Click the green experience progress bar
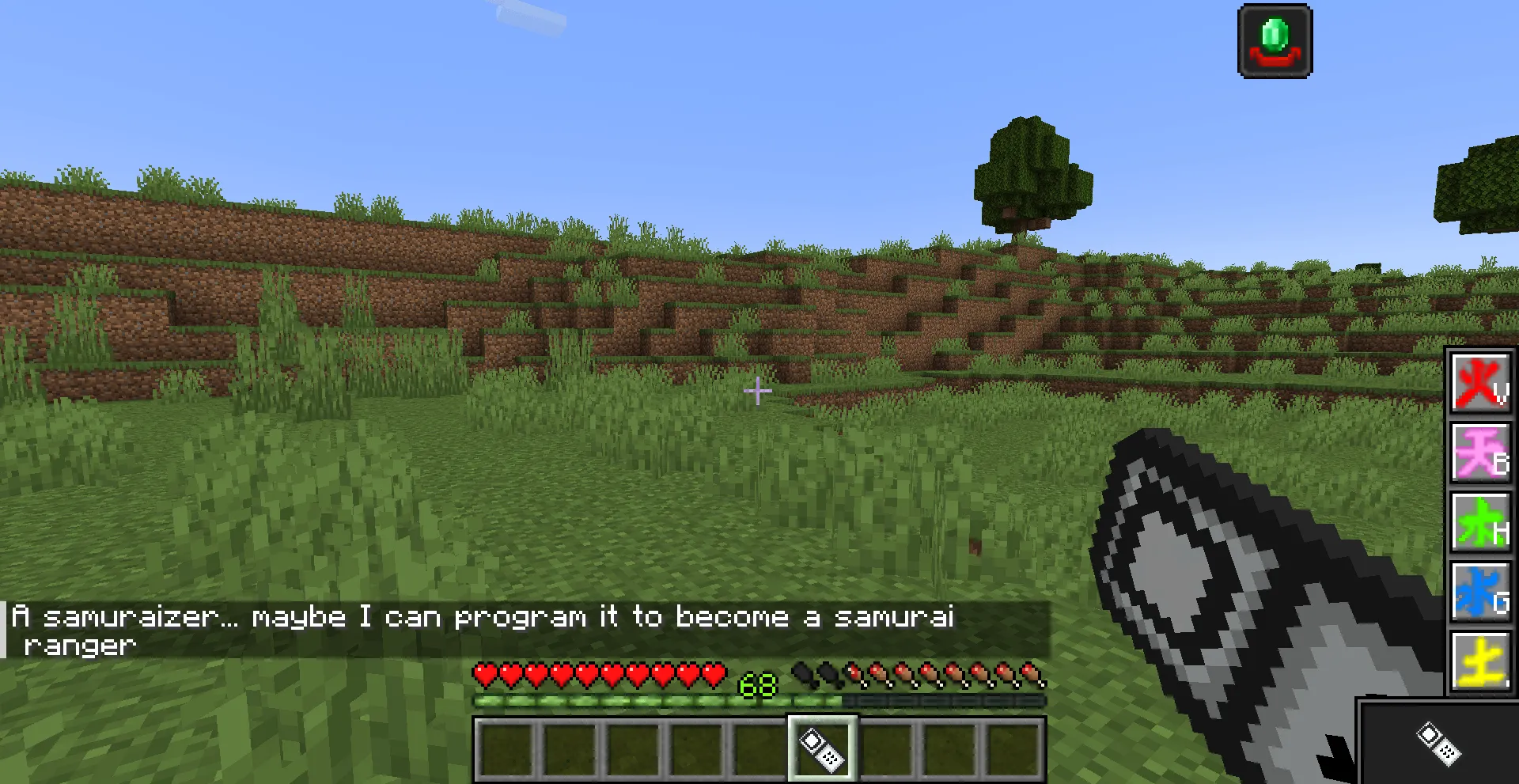The image size is (1519, 784). coord(657,701)
